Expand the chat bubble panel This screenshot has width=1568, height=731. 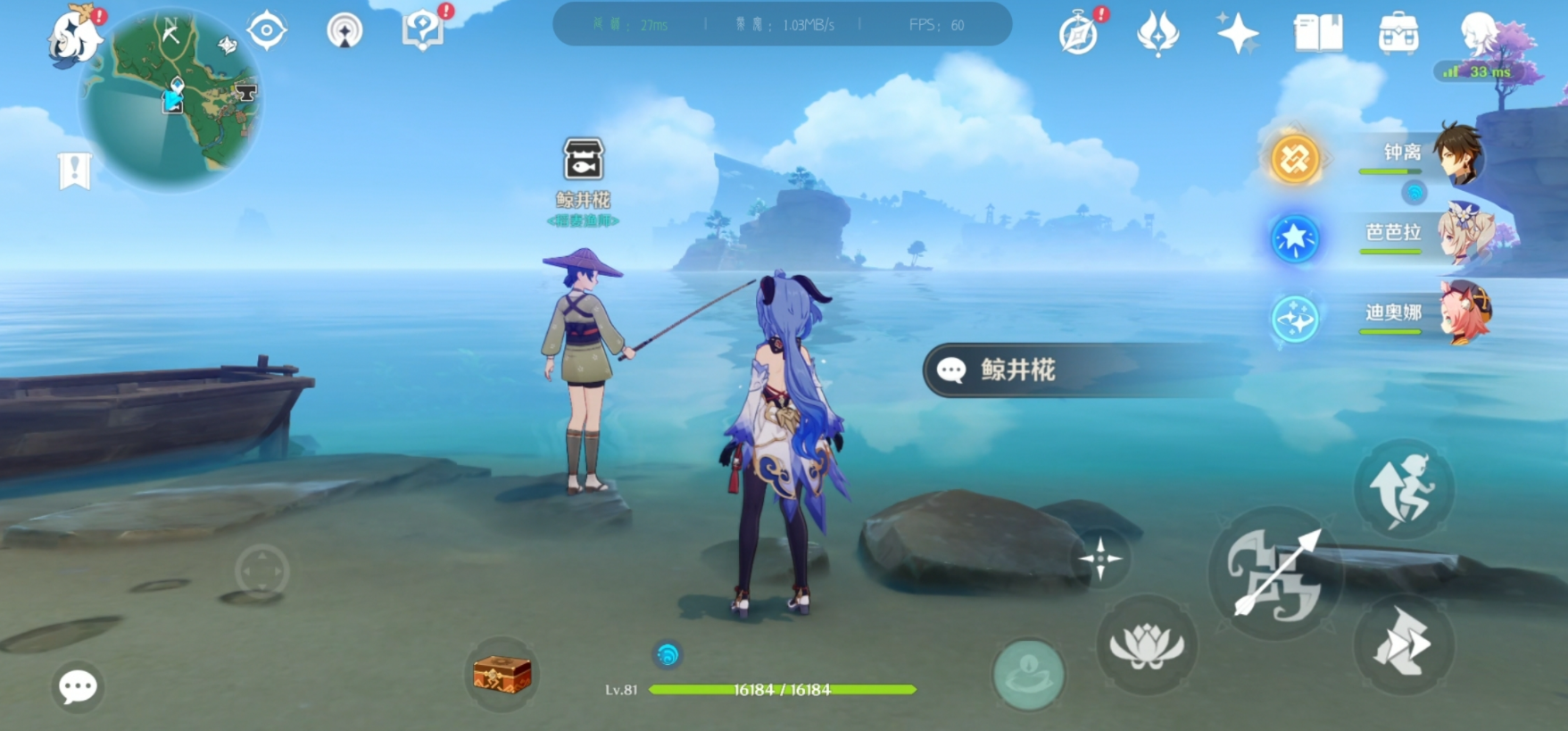coord(76,685)
